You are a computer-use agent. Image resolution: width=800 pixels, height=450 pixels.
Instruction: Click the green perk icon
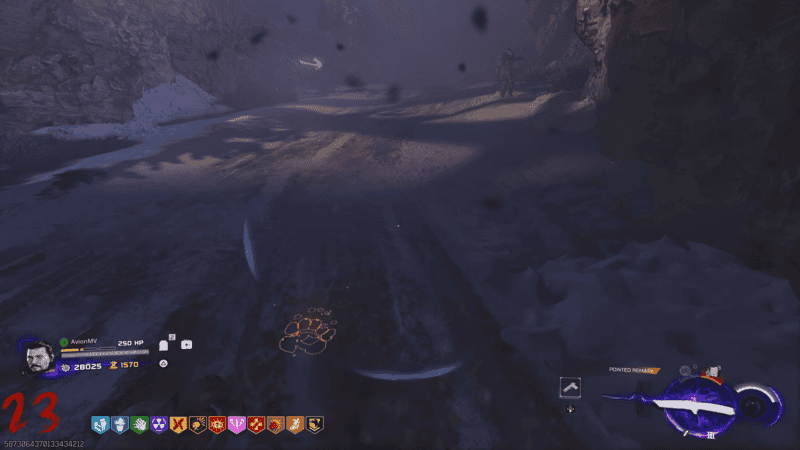[139, 424]
